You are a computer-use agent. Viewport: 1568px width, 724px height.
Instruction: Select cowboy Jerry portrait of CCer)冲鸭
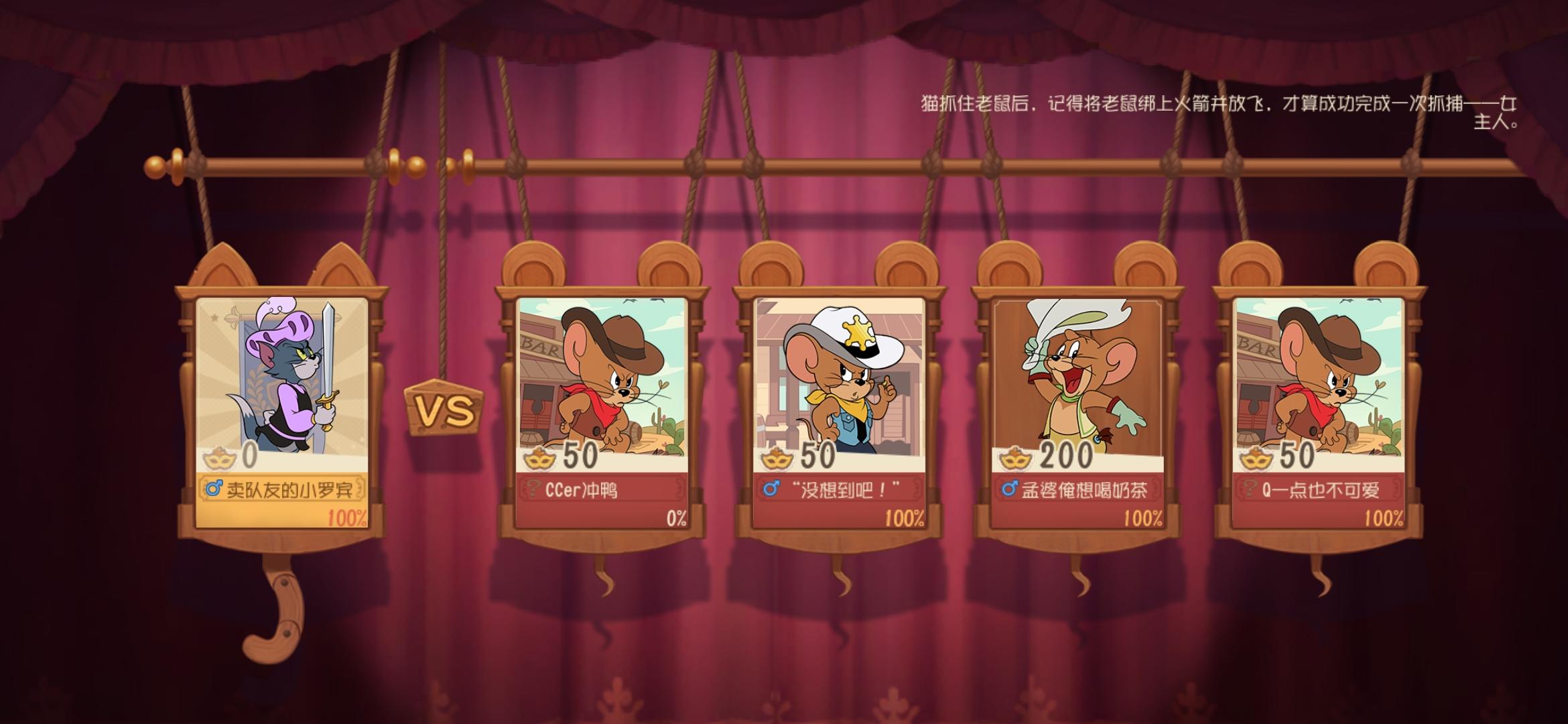coord(604,379)
